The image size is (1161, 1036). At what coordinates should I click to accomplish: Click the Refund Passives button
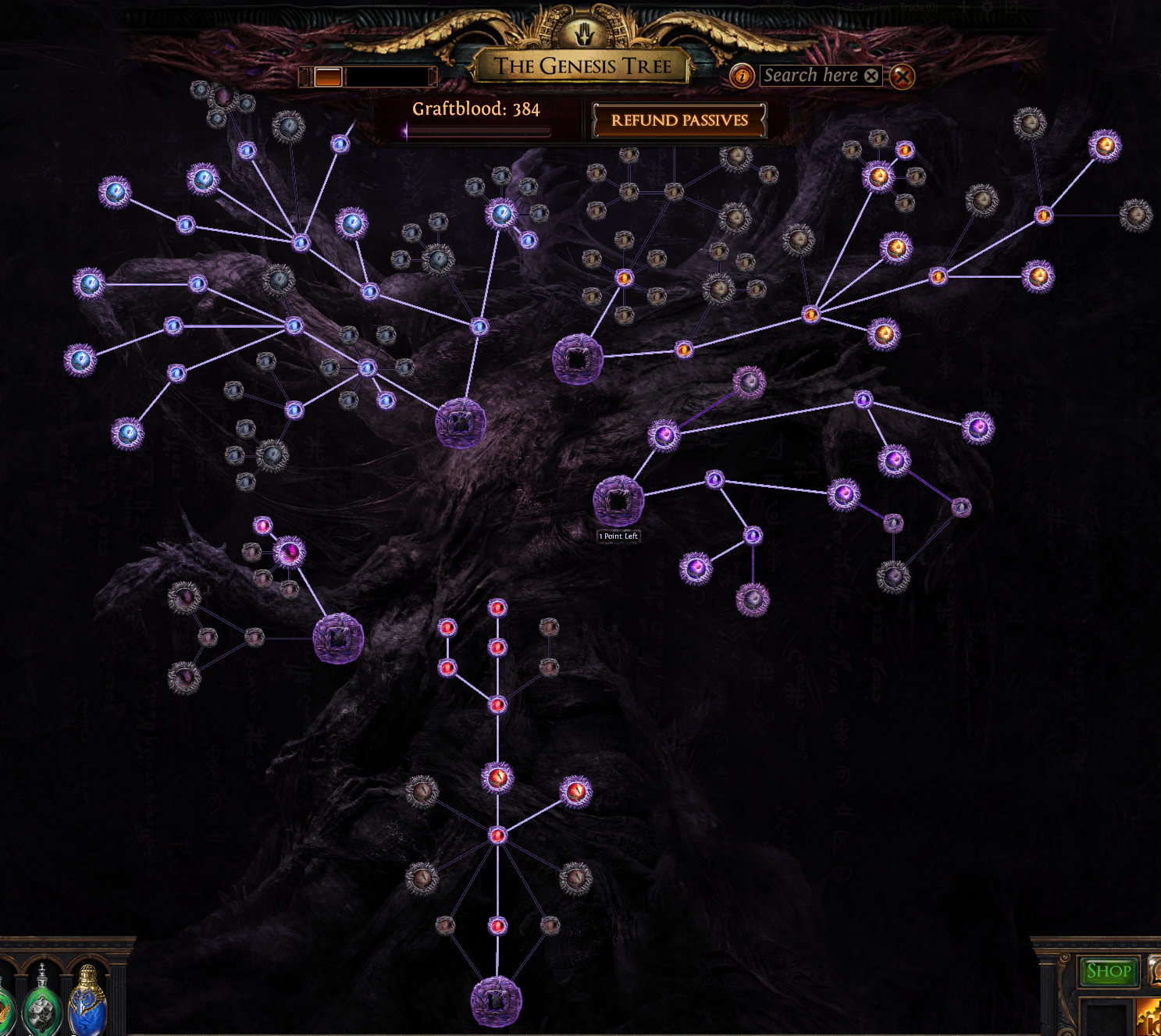click(x=679, y=120)
